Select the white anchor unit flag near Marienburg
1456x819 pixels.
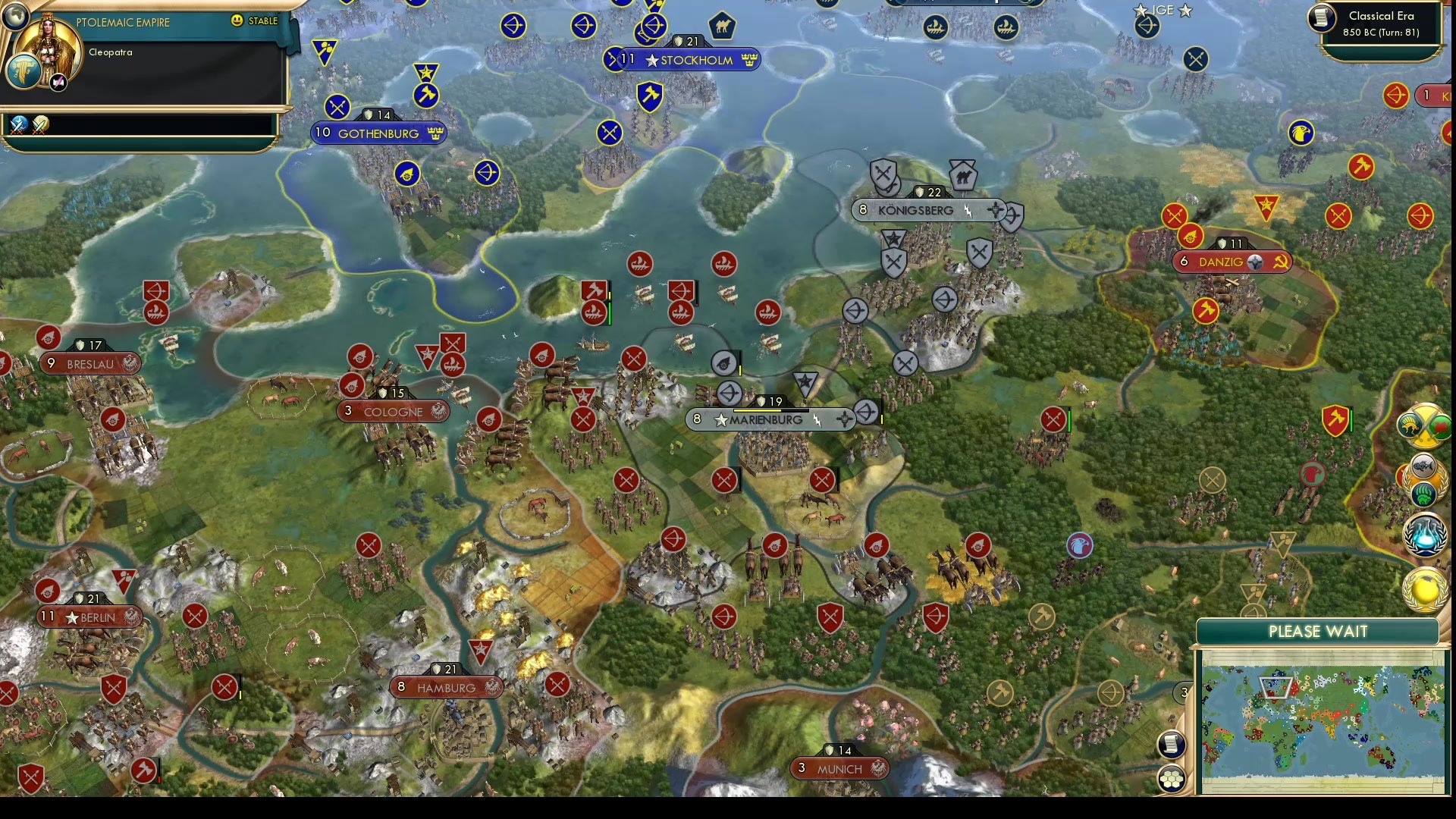click(x=723, y=362)
